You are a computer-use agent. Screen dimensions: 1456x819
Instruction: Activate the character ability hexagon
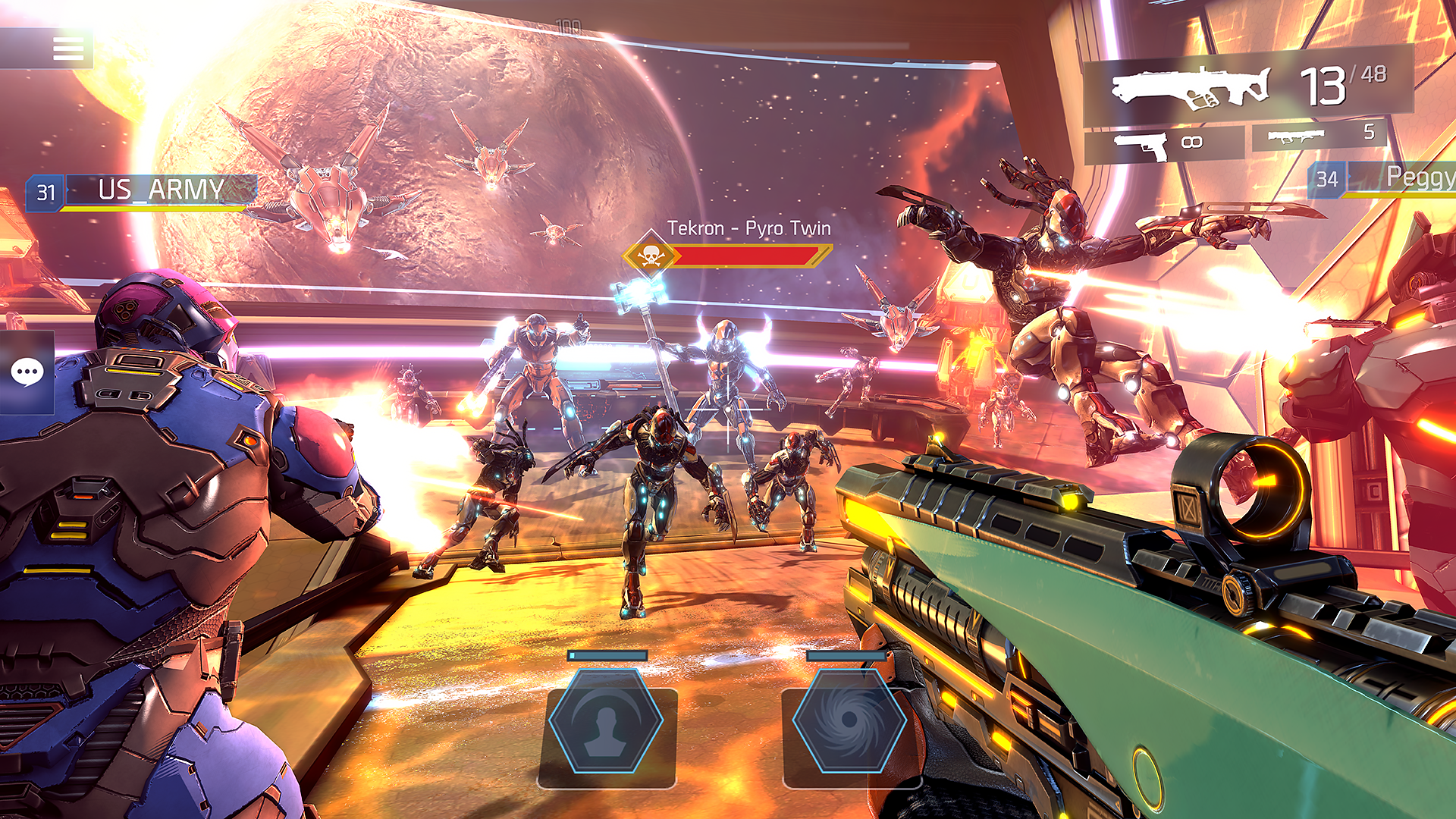pyautogui.click(x=604, y=723)
